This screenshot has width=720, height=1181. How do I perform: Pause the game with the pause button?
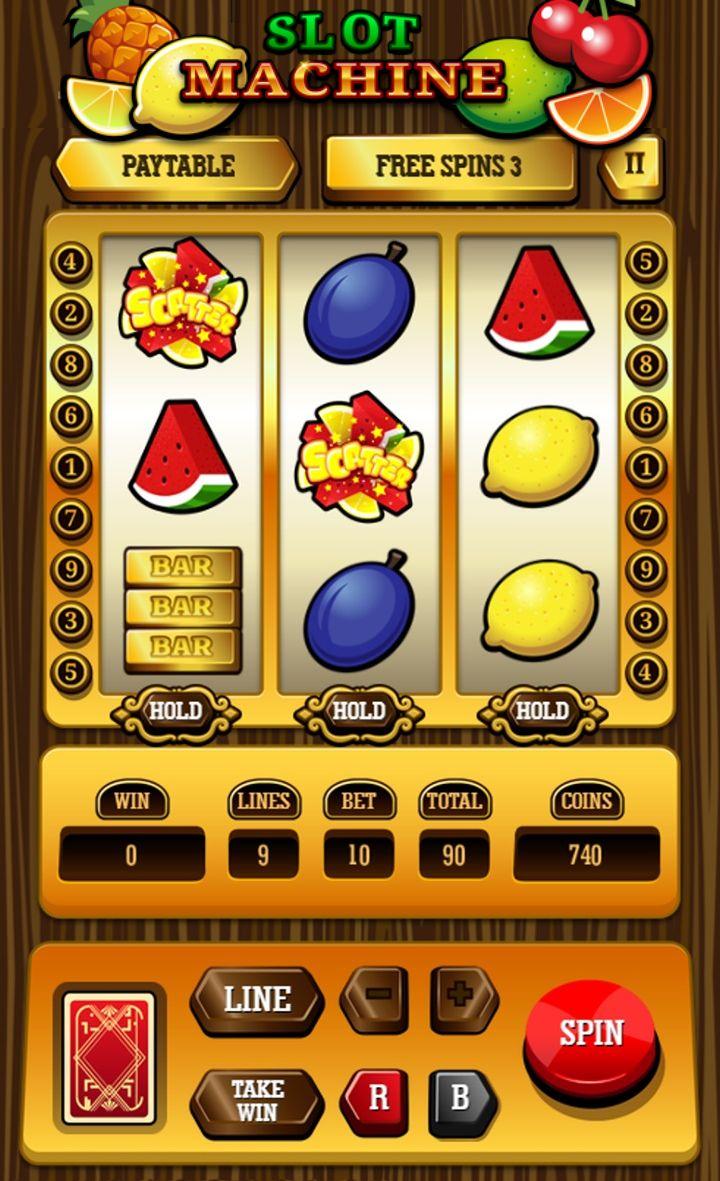click(634, 164)
